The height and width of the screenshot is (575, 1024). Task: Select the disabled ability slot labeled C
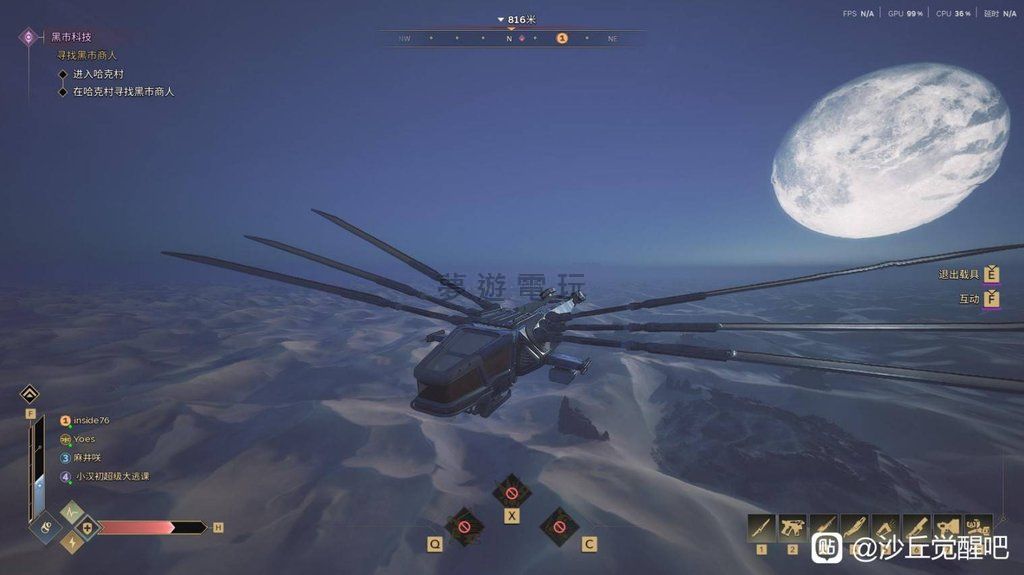click(x=559, y=524)
